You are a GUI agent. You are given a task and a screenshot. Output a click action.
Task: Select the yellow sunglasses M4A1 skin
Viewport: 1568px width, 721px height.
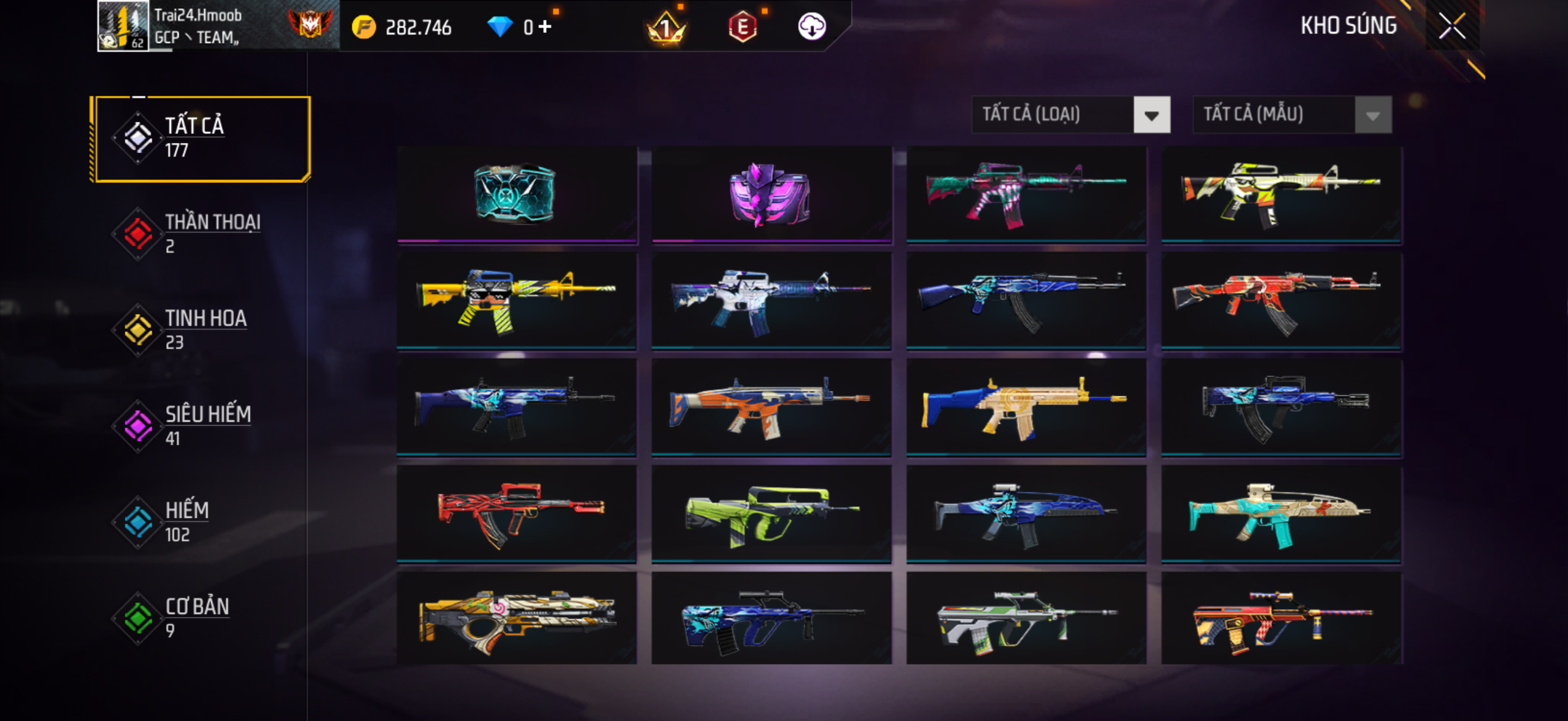[516, 301]
